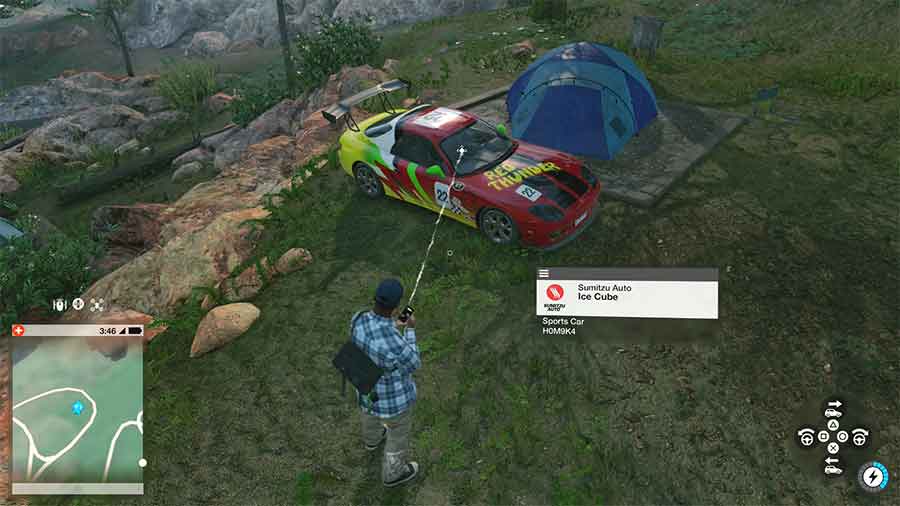Click the lightning bolt botnet icon

(875, 477)
